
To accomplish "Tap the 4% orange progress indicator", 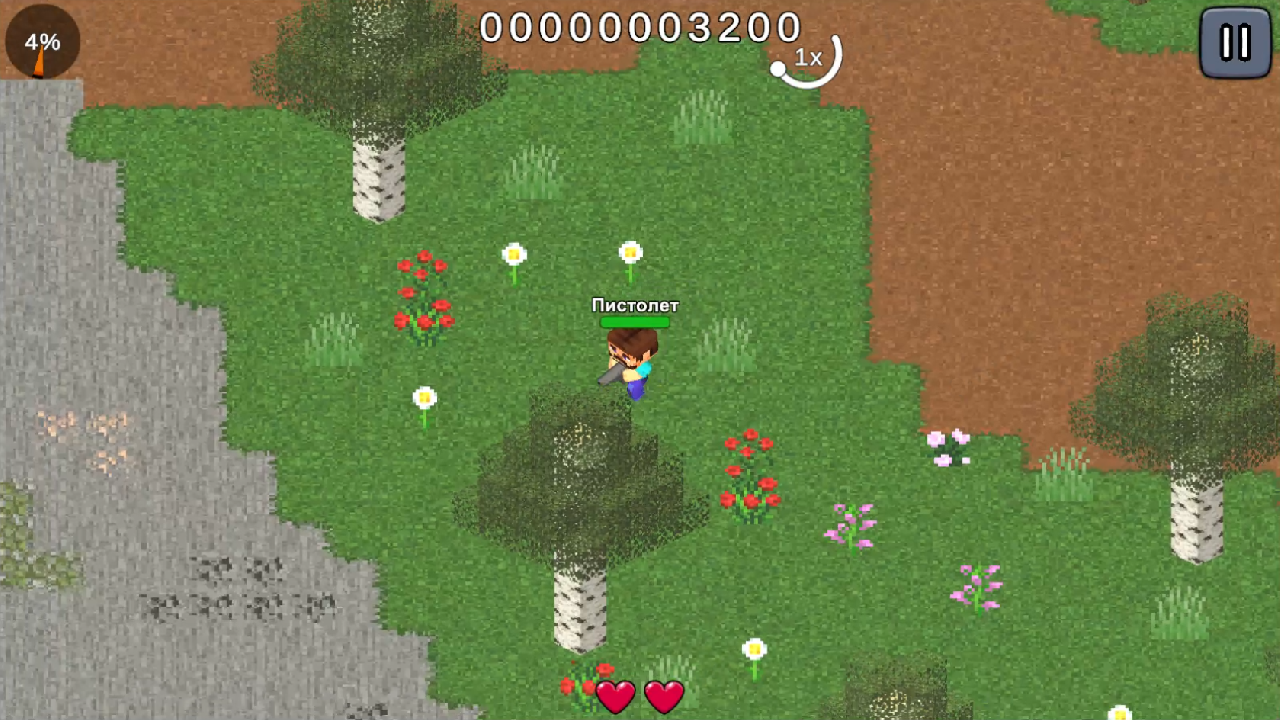I will coord(42,42).
